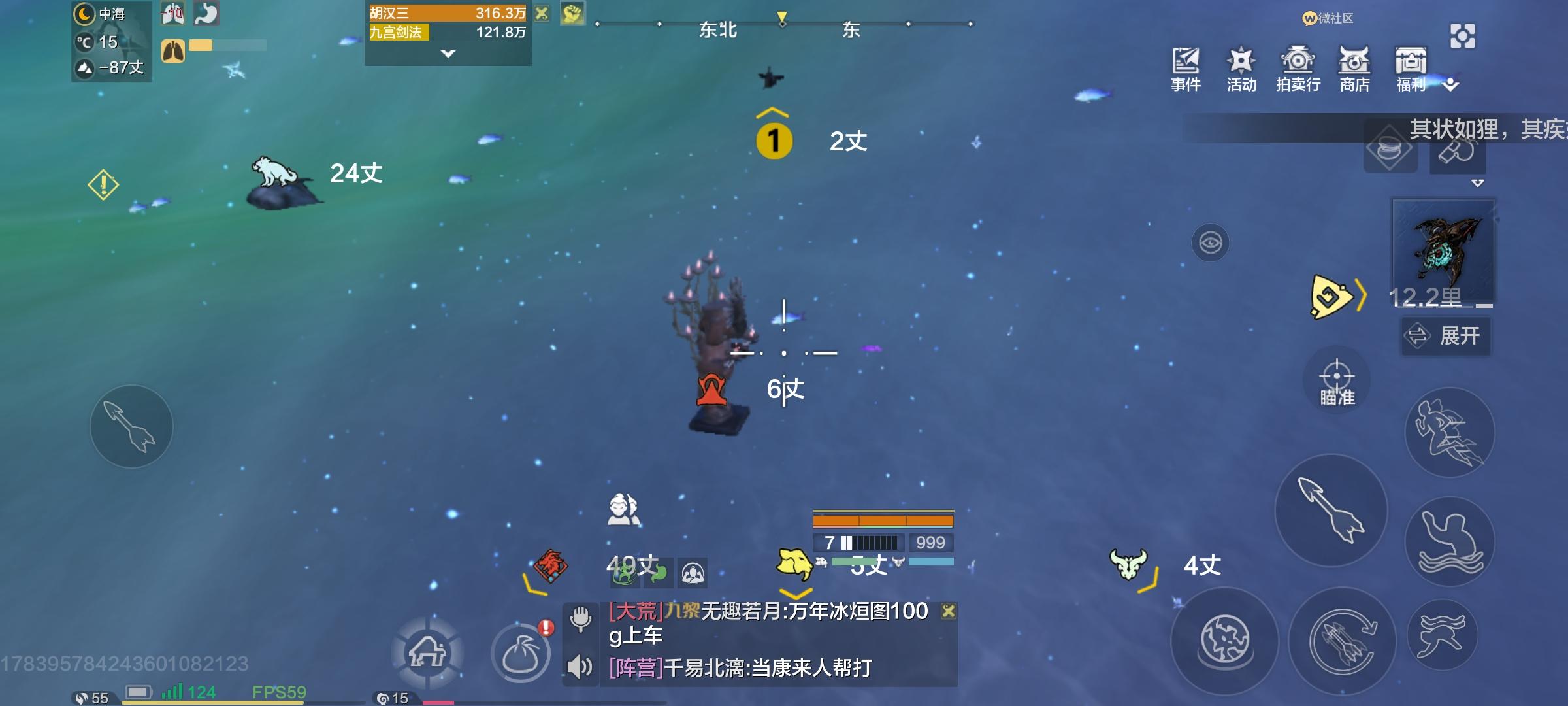Open the 活动 (Activities) panel
1568x706 pixels.
pos(1241,65)
